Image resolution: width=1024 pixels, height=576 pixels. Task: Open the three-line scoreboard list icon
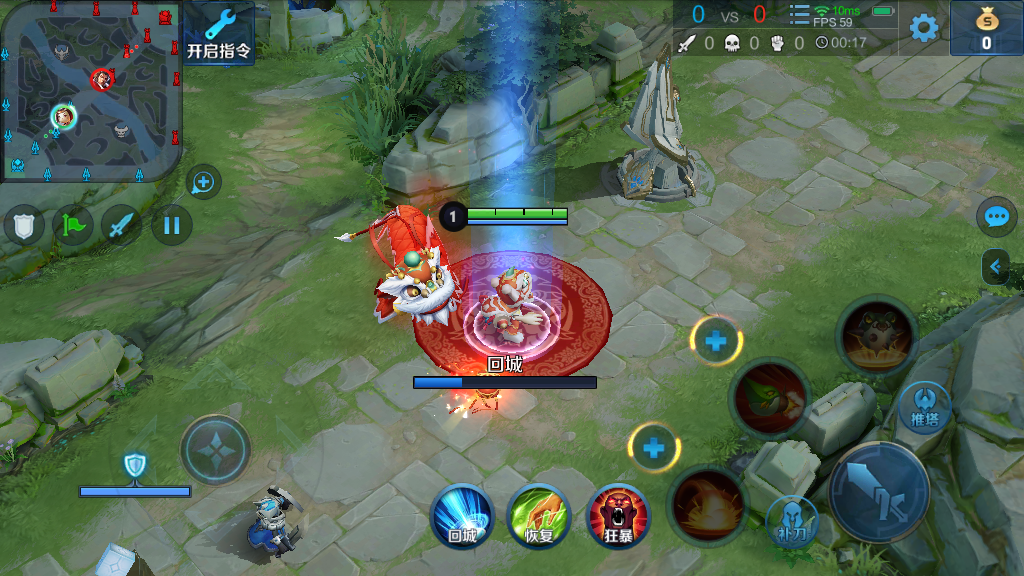point(799,15)
